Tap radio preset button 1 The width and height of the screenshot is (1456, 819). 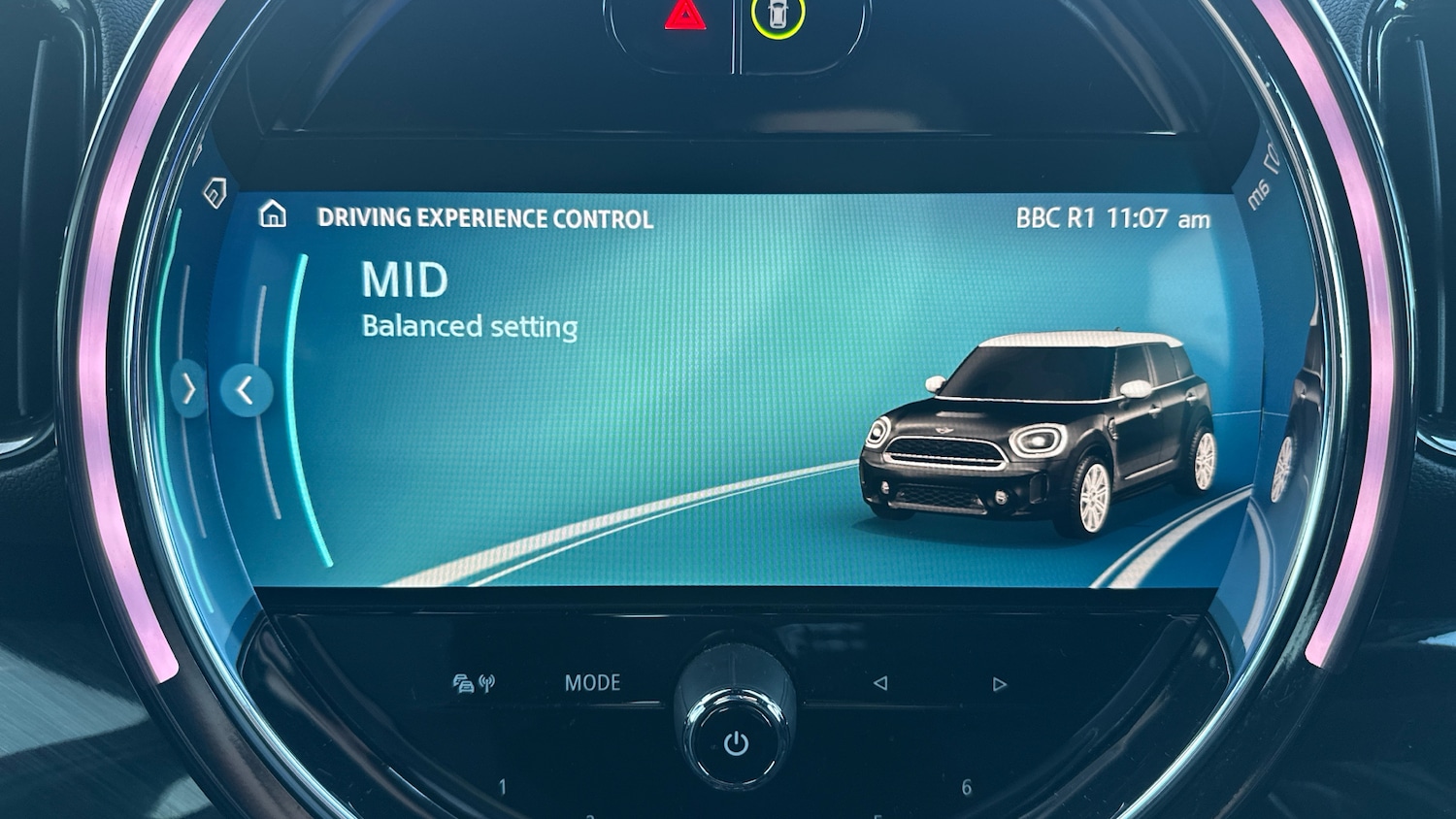[x=505, y=784]
